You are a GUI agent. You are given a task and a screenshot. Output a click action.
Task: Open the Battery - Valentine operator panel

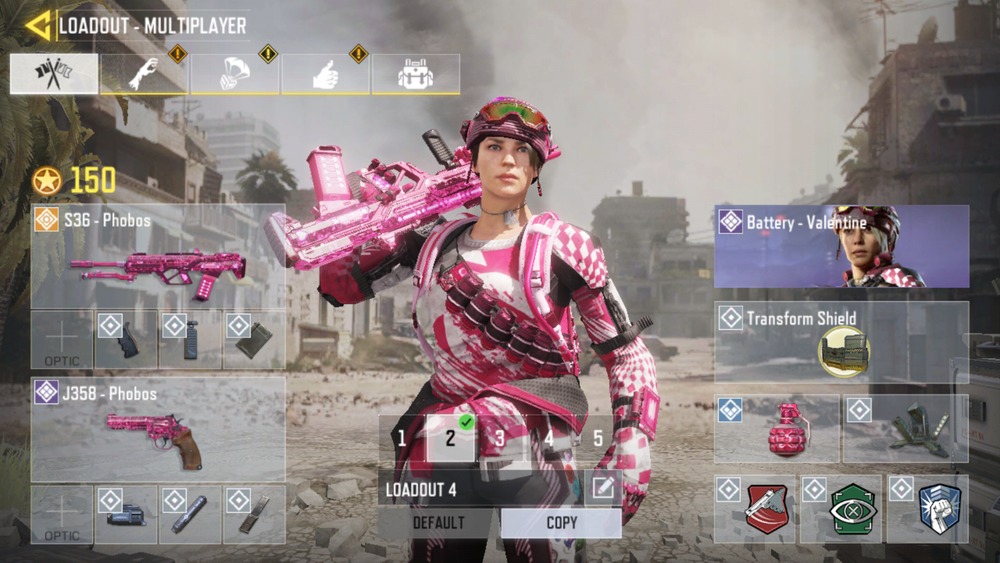[x=841, y=246]
